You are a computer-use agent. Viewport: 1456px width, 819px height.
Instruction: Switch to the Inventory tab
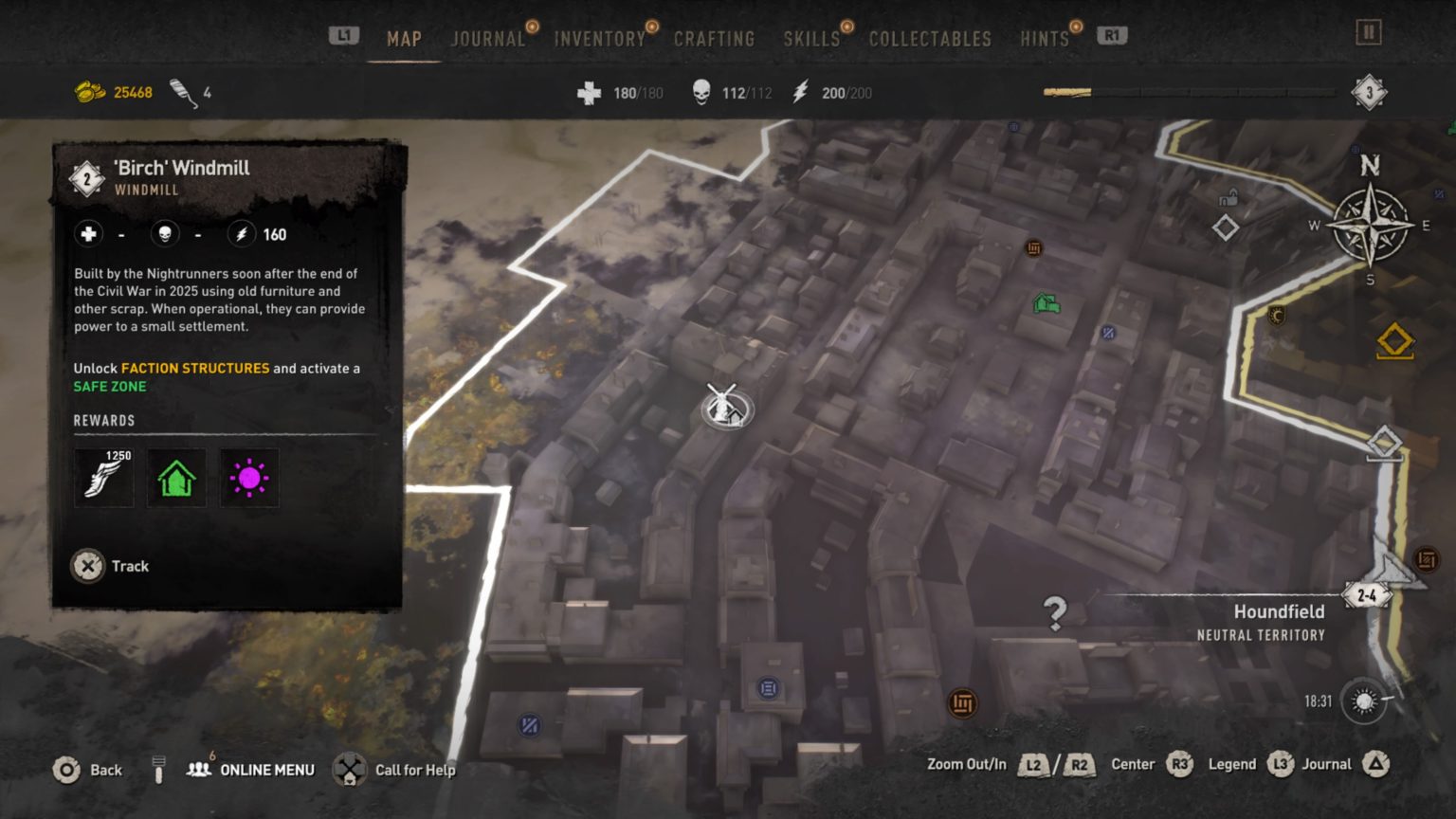pyautogui.click(x=599, y=39)
